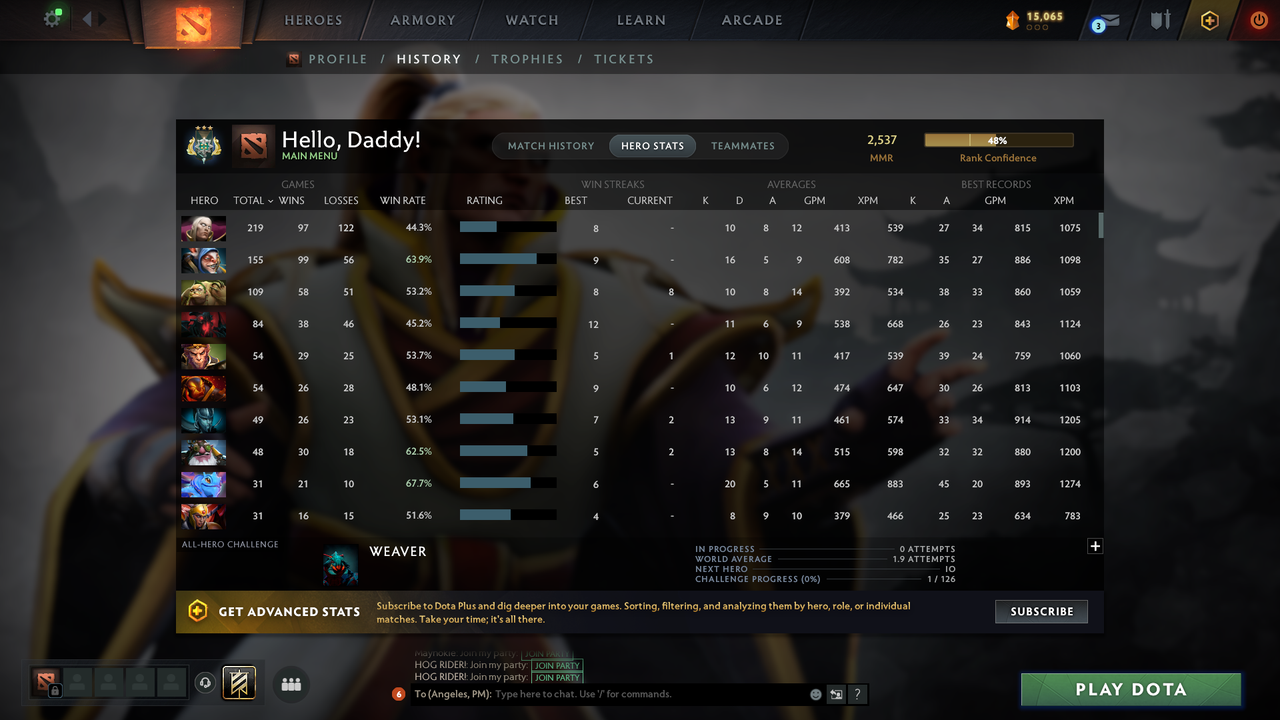Open the group finder people icon
This screenshot has height=720, width=1280.
(x=290, y=684)
